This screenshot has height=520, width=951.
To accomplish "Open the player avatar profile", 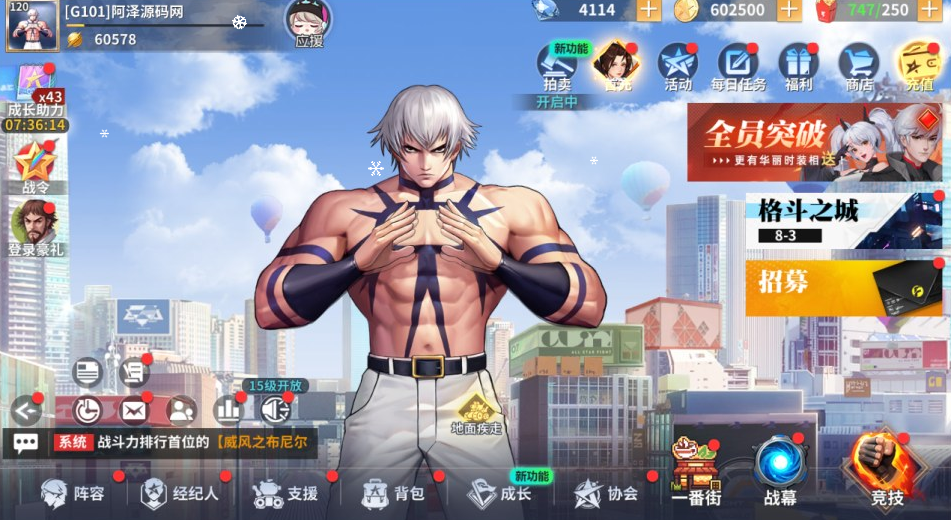I will pos(32,26).
